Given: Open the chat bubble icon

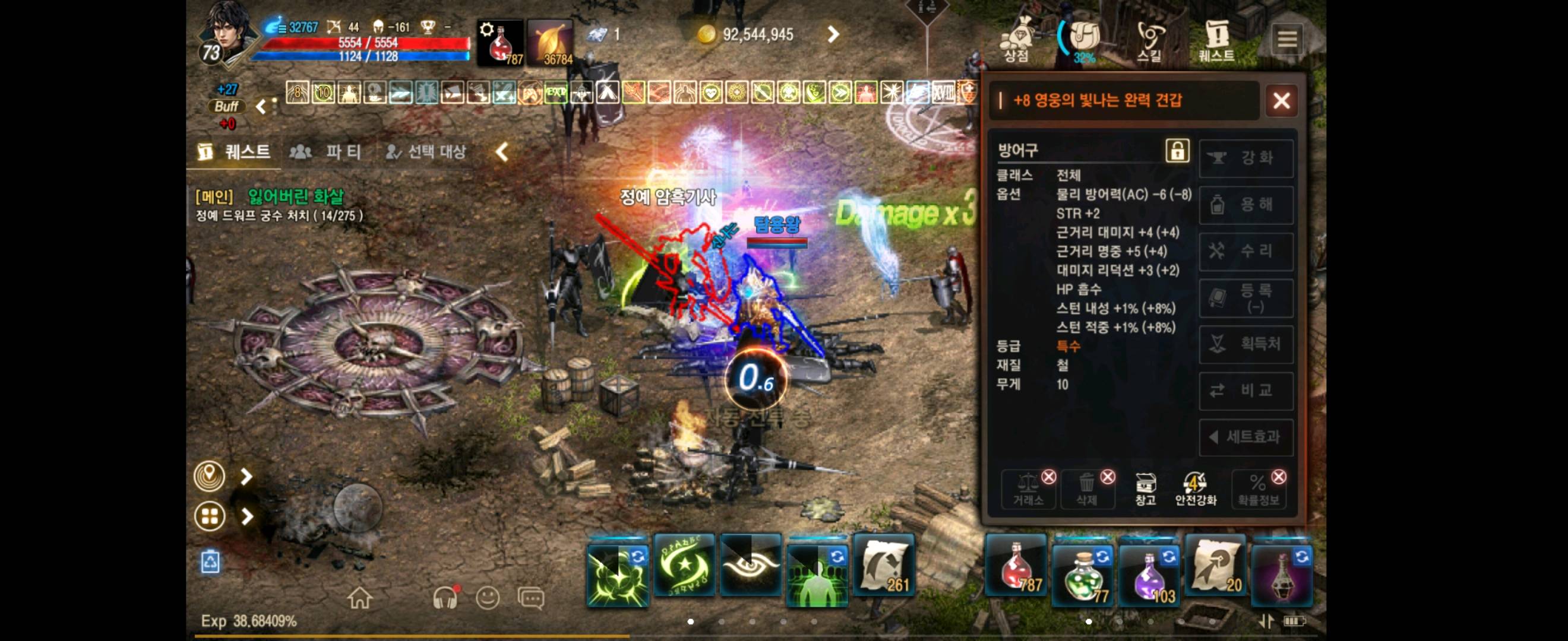Looking at the screenshot, I should coord(532,597).
